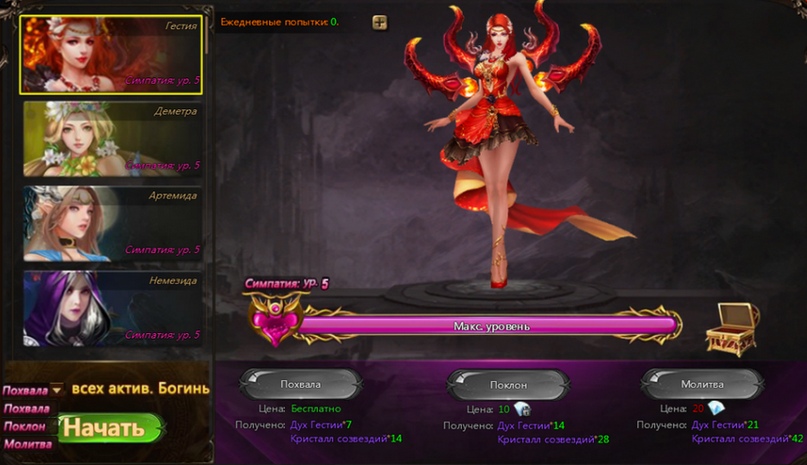807x465 pixels.
Task: Select the Гестия goddess card
Action: point(111,55)
